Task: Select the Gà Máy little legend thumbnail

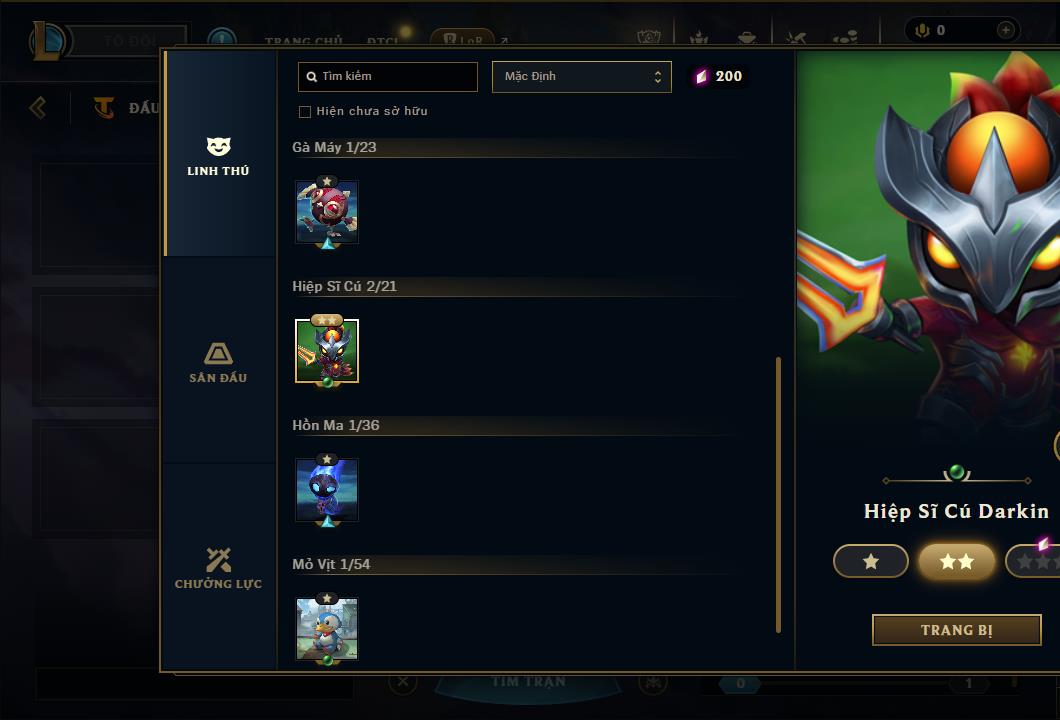Action: (x=327, y=212)
